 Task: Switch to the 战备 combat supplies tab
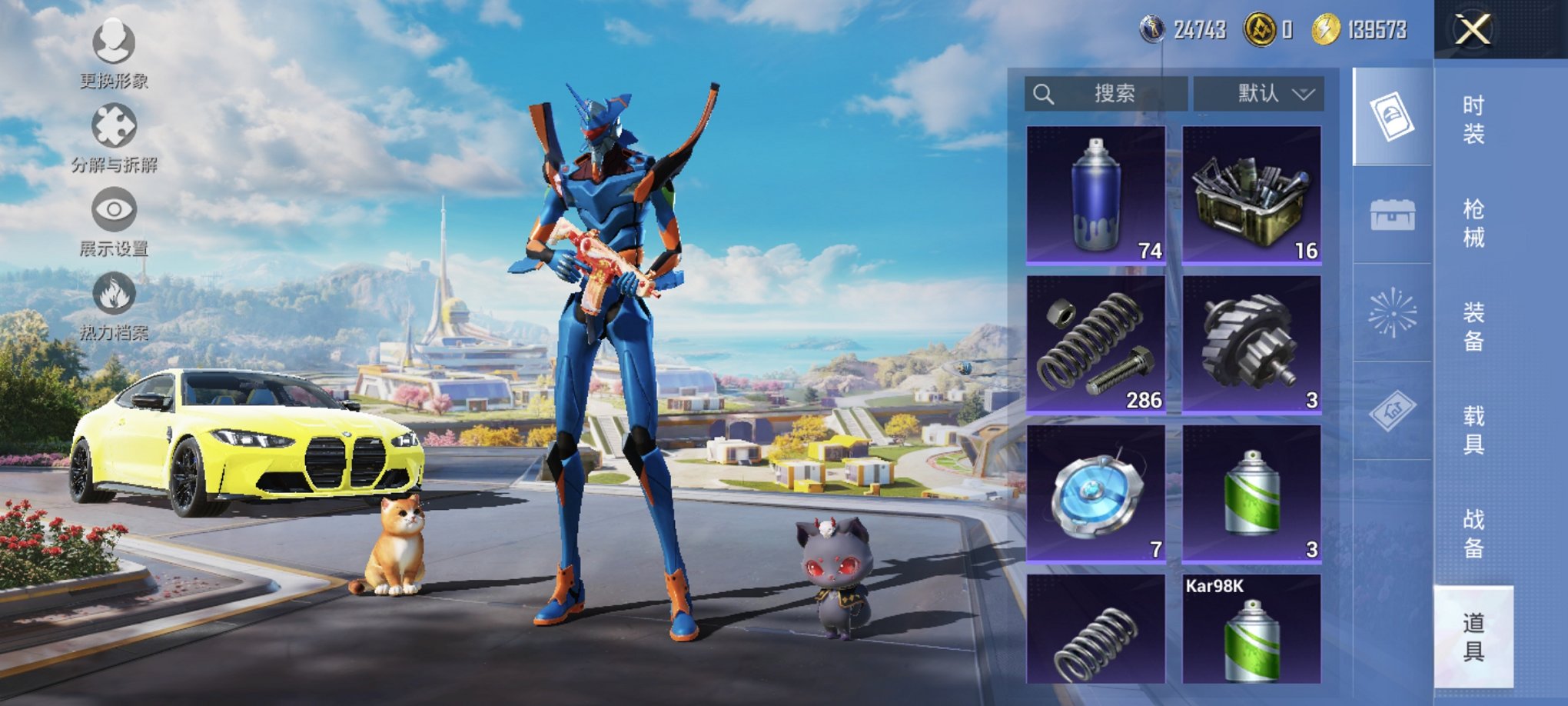(1473, 534)
